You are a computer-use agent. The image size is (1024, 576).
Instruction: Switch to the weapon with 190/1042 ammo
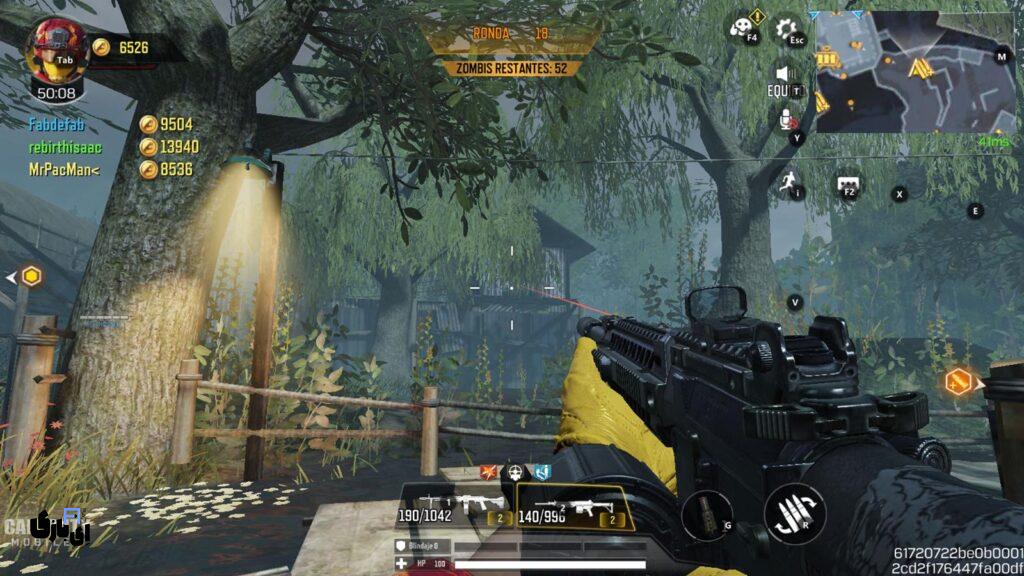point(454,507)
